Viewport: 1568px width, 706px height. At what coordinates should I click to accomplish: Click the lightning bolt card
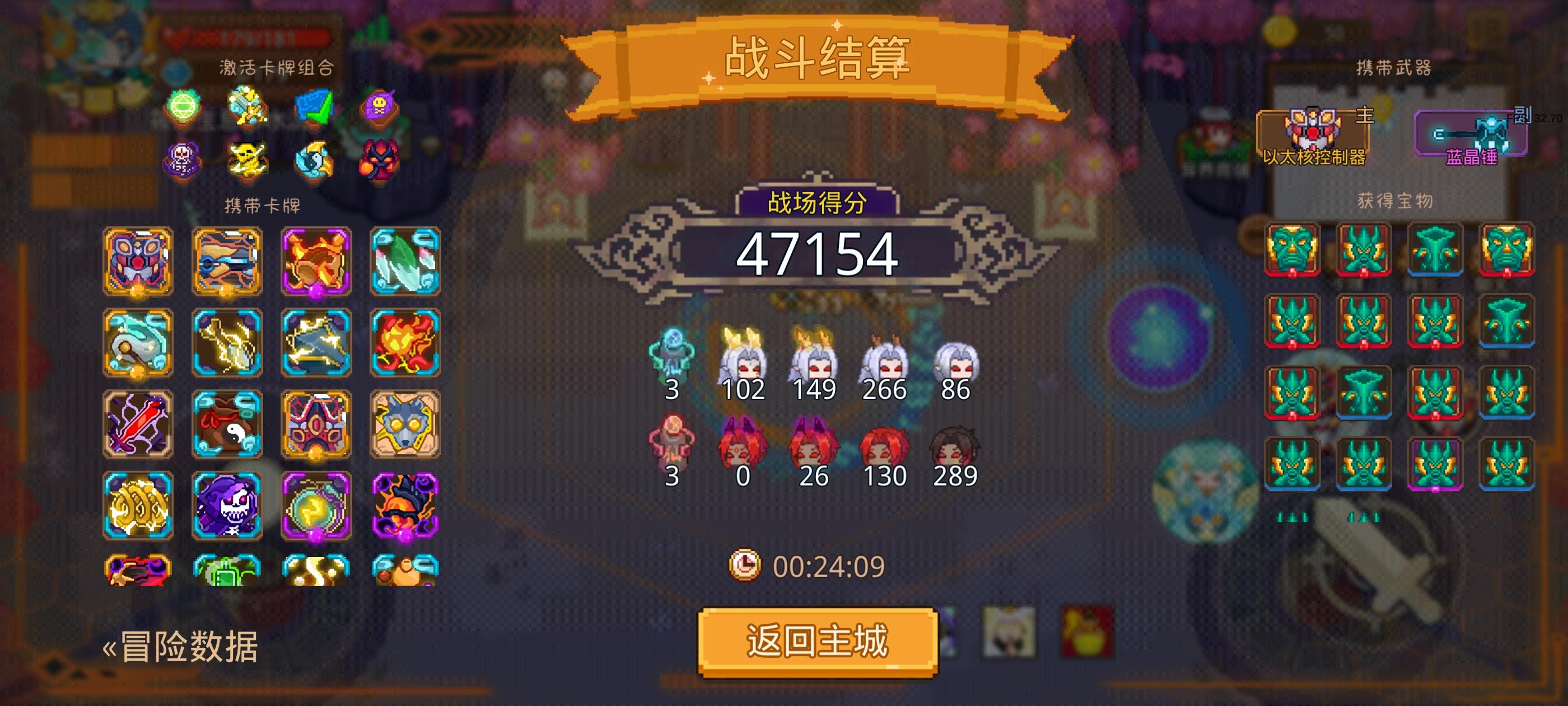click(228, 343)
